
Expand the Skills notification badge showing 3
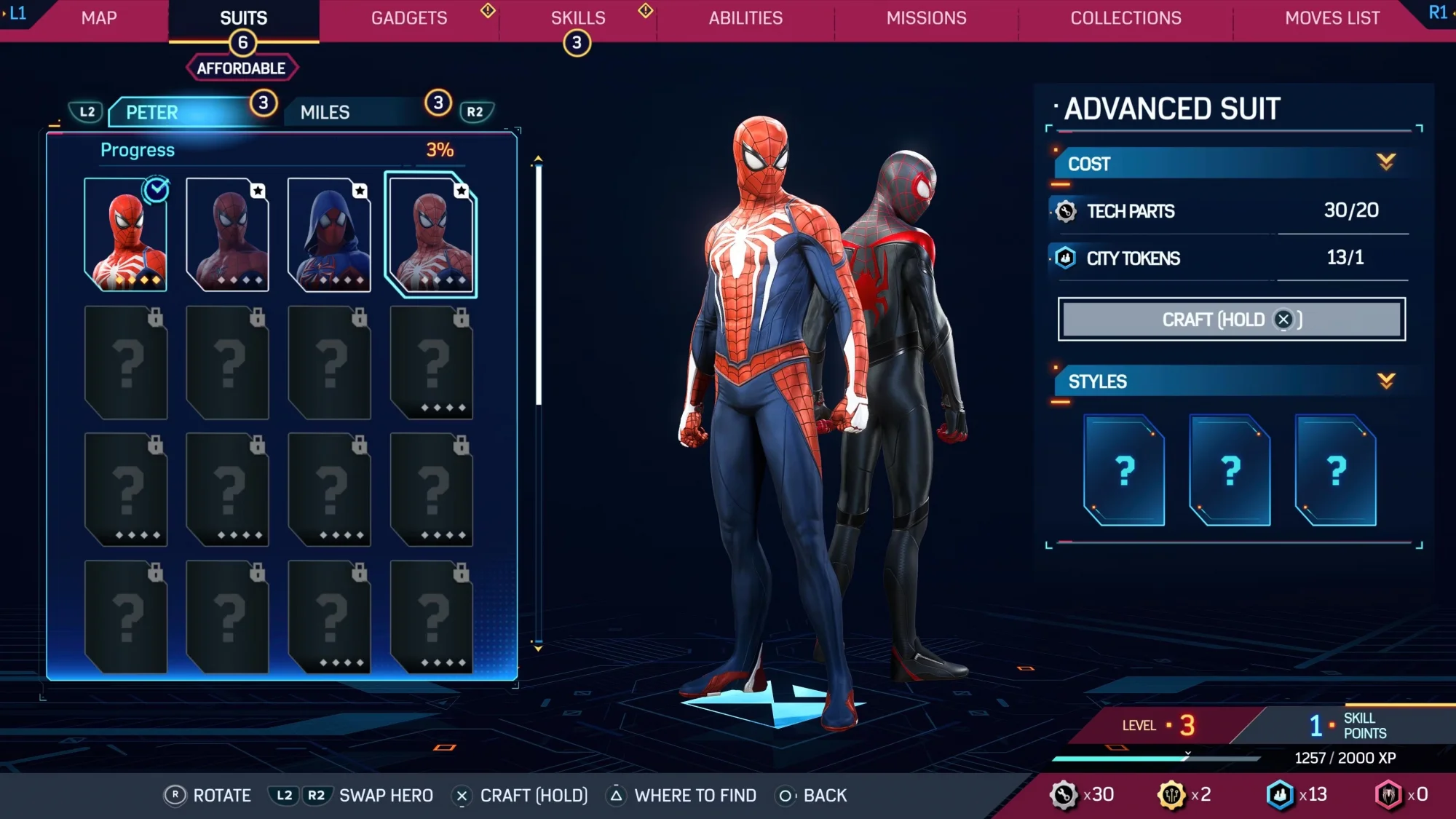pos(576,42)
